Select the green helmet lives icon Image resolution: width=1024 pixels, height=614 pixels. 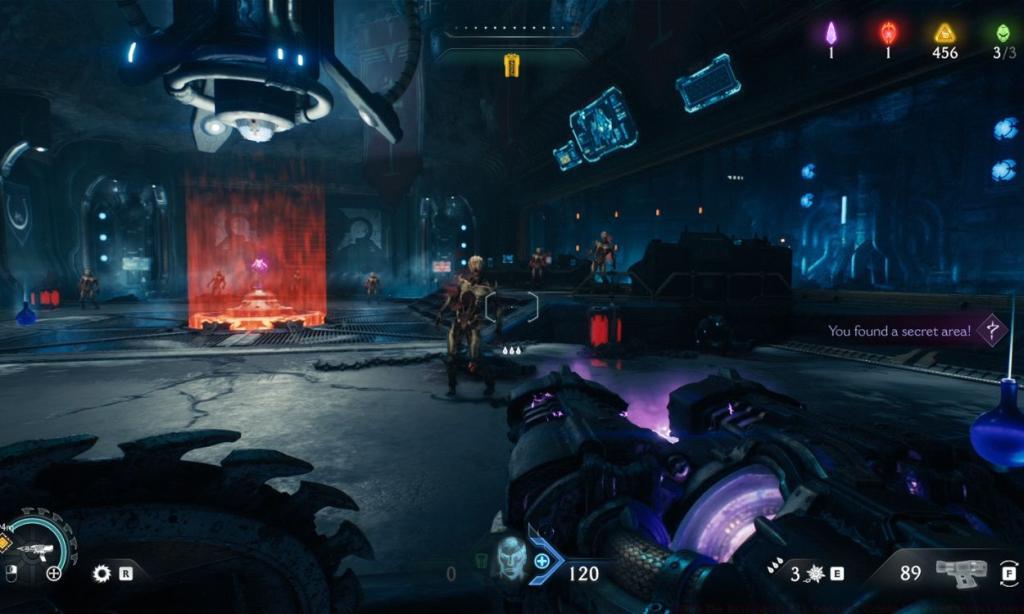tap(1003, 33)
